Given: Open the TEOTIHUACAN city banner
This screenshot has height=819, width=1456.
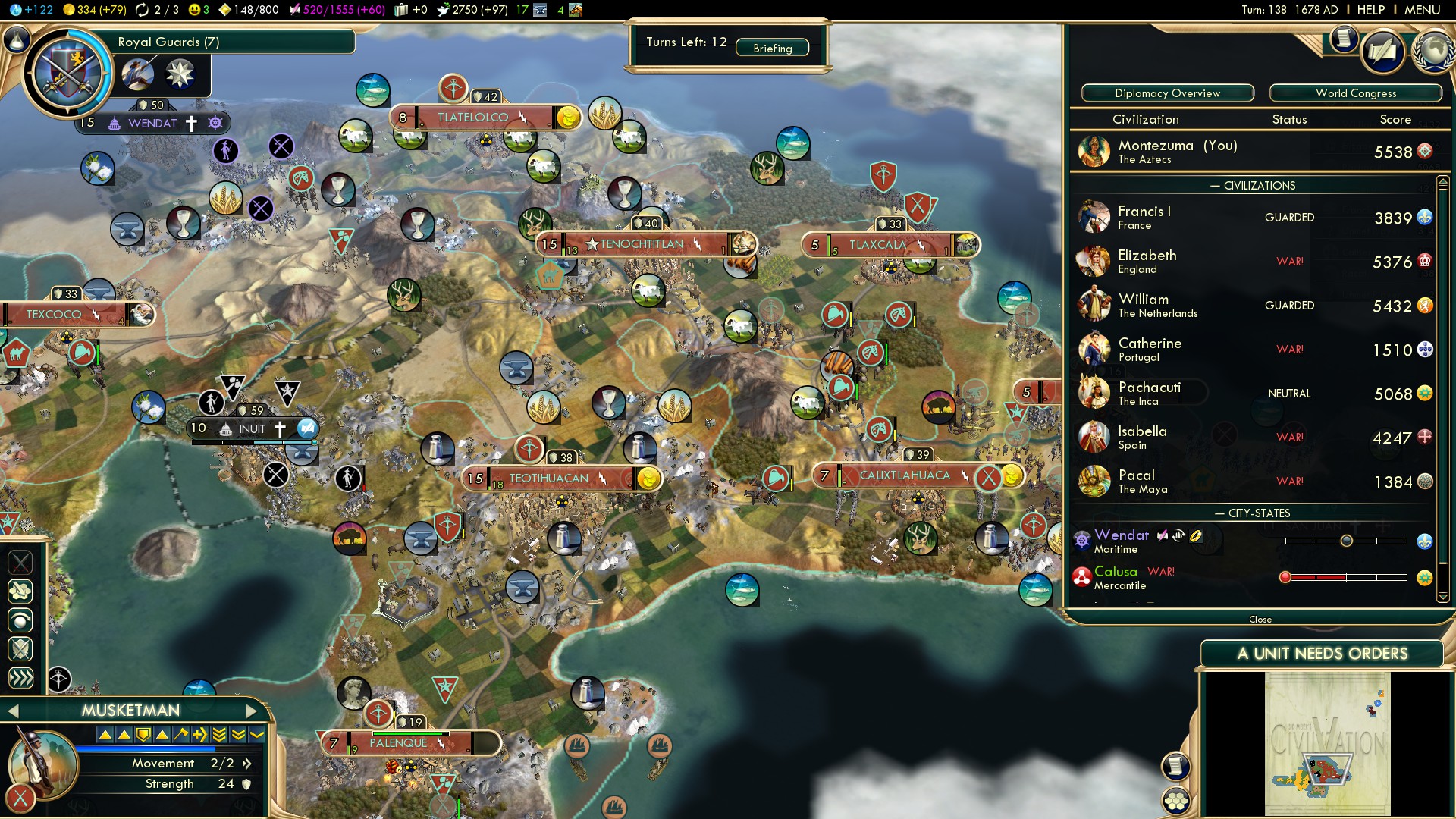Looking at the screenshot, I should pos(549,479).
